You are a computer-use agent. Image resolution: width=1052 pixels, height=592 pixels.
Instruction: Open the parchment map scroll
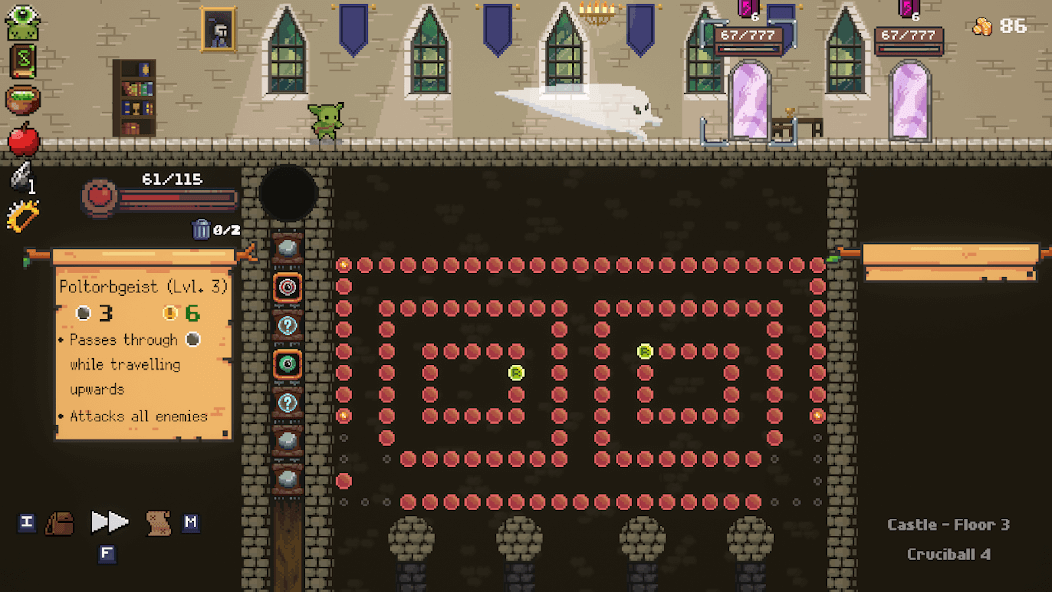[x=157, y=522]
